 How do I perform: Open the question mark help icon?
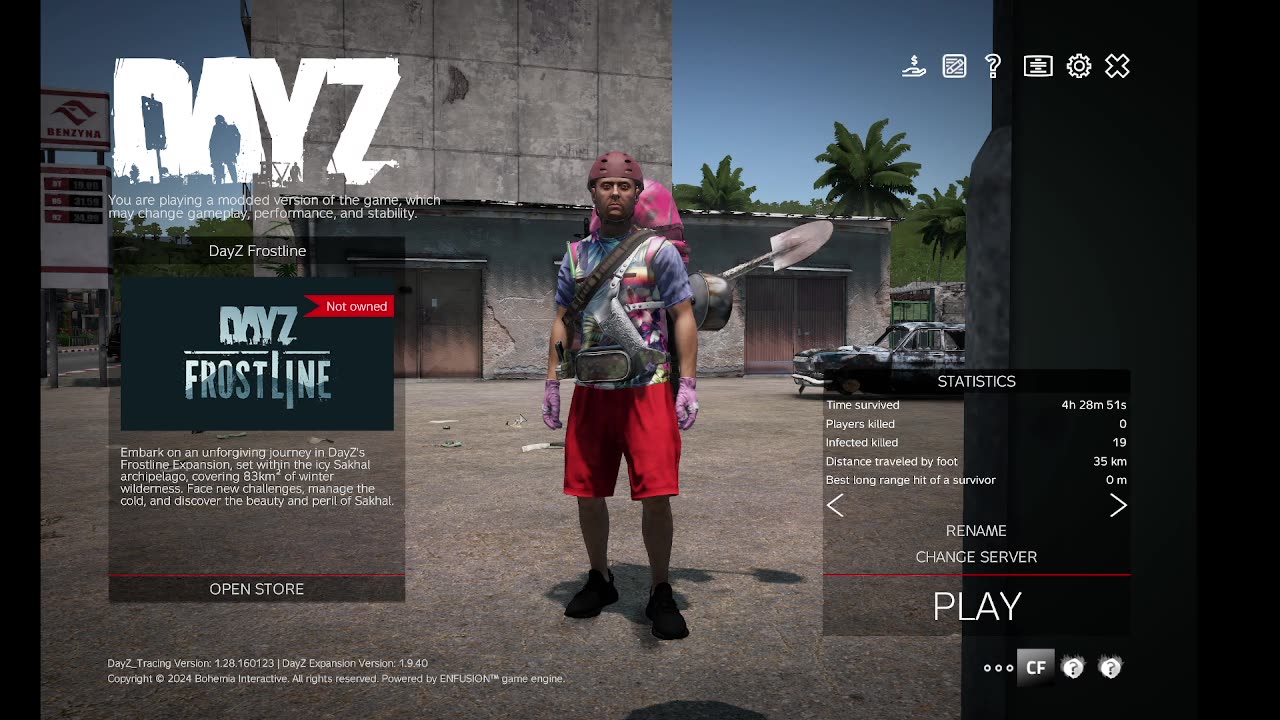pyautogui.click(x=993, y=67)
